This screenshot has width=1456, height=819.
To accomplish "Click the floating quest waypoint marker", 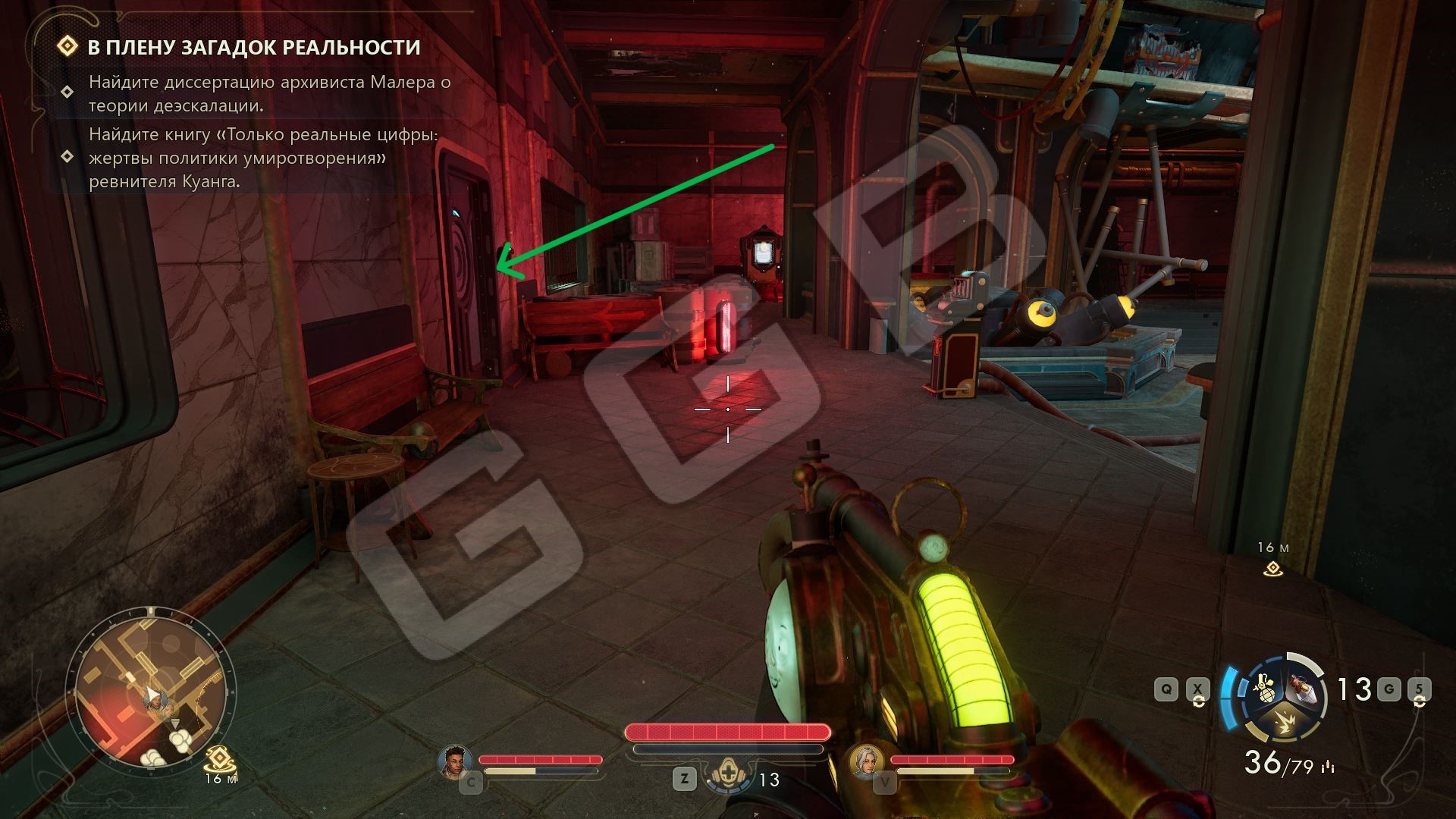I will point(1272,569).
